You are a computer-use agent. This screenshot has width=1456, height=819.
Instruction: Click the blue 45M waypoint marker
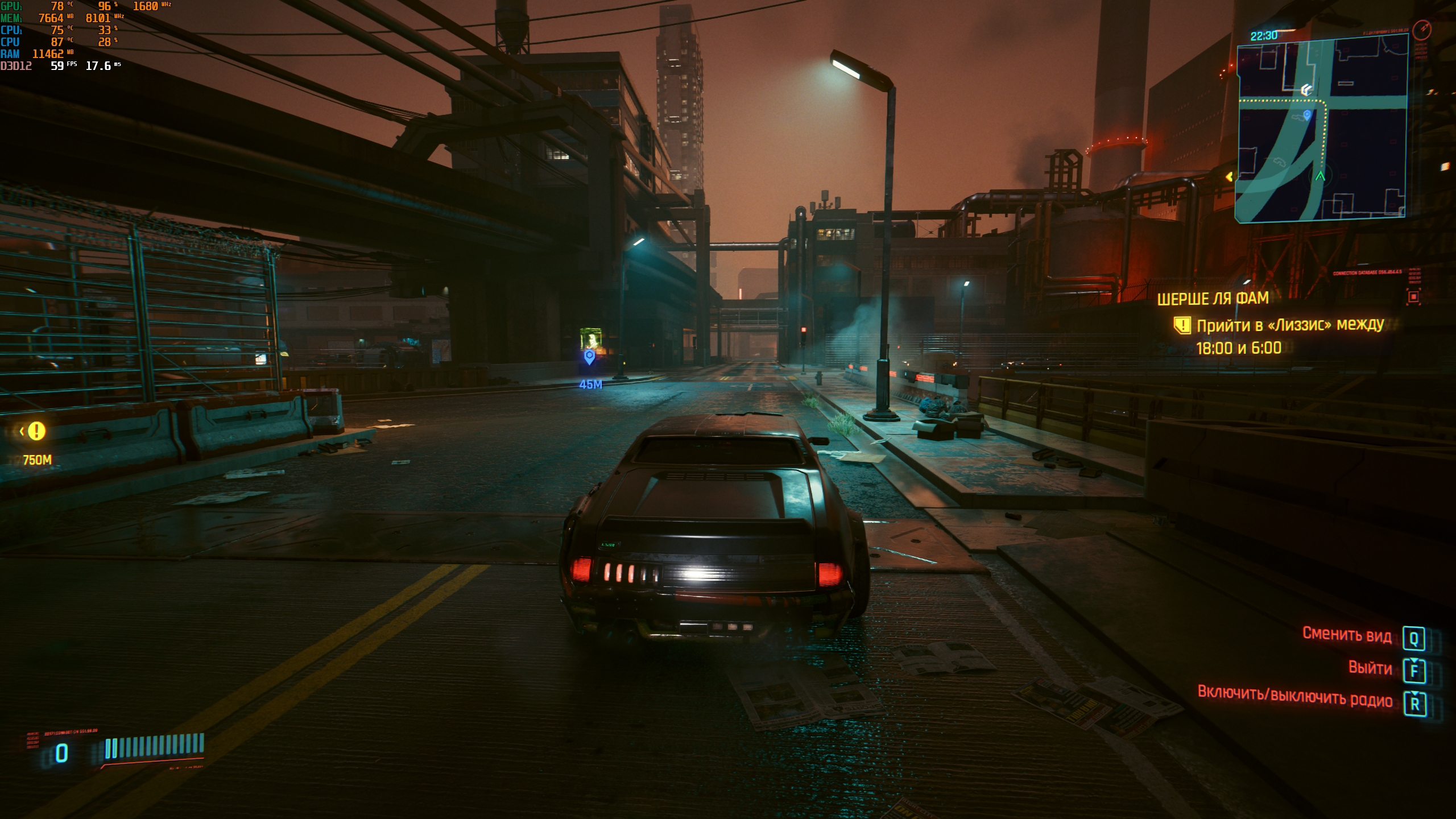589,357
